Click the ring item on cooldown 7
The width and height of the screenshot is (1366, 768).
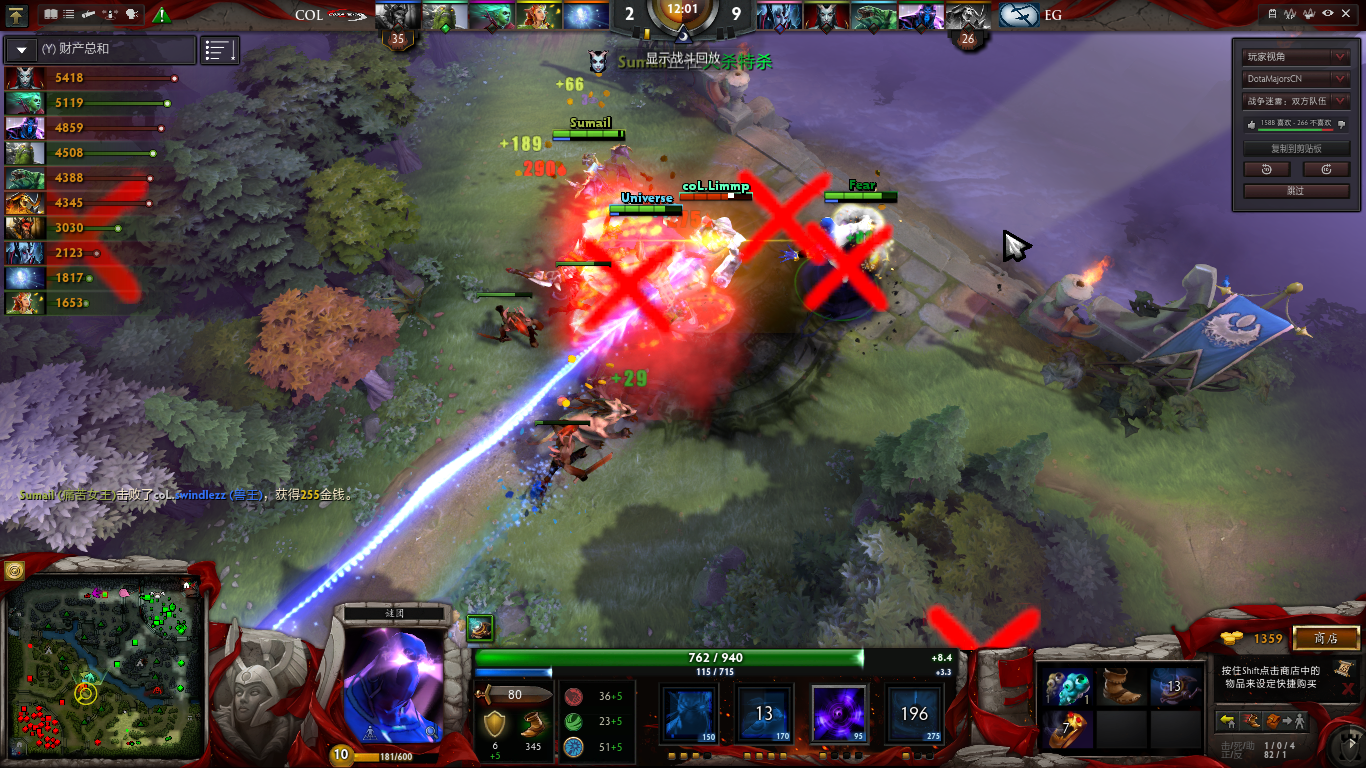tap(1068, 730)
